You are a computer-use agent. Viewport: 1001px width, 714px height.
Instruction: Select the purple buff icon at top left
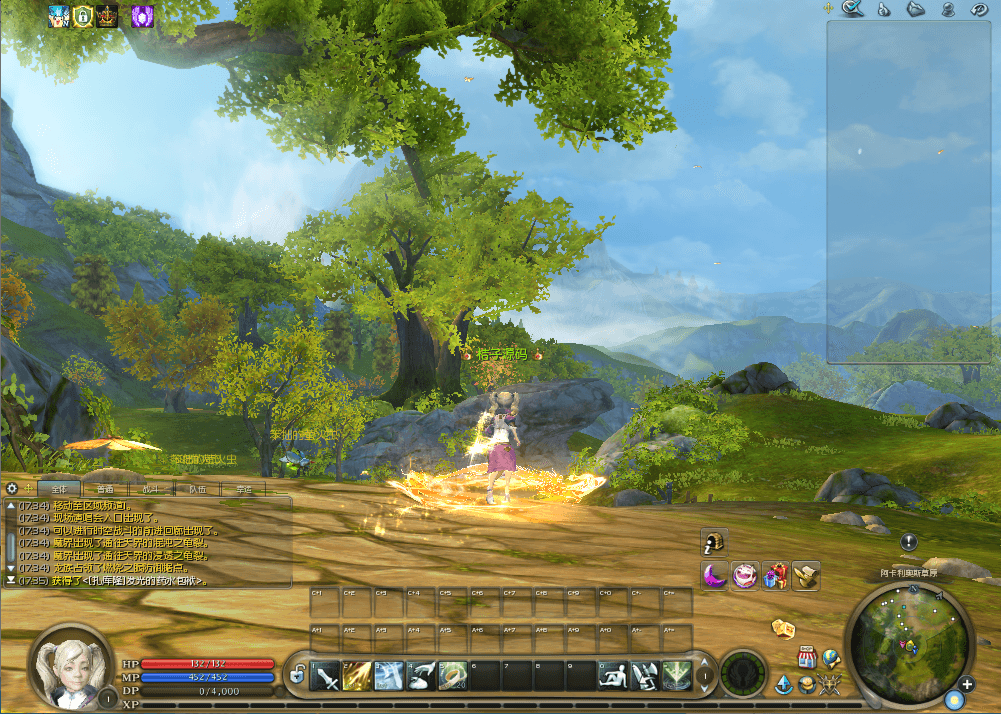click(142, 15)
